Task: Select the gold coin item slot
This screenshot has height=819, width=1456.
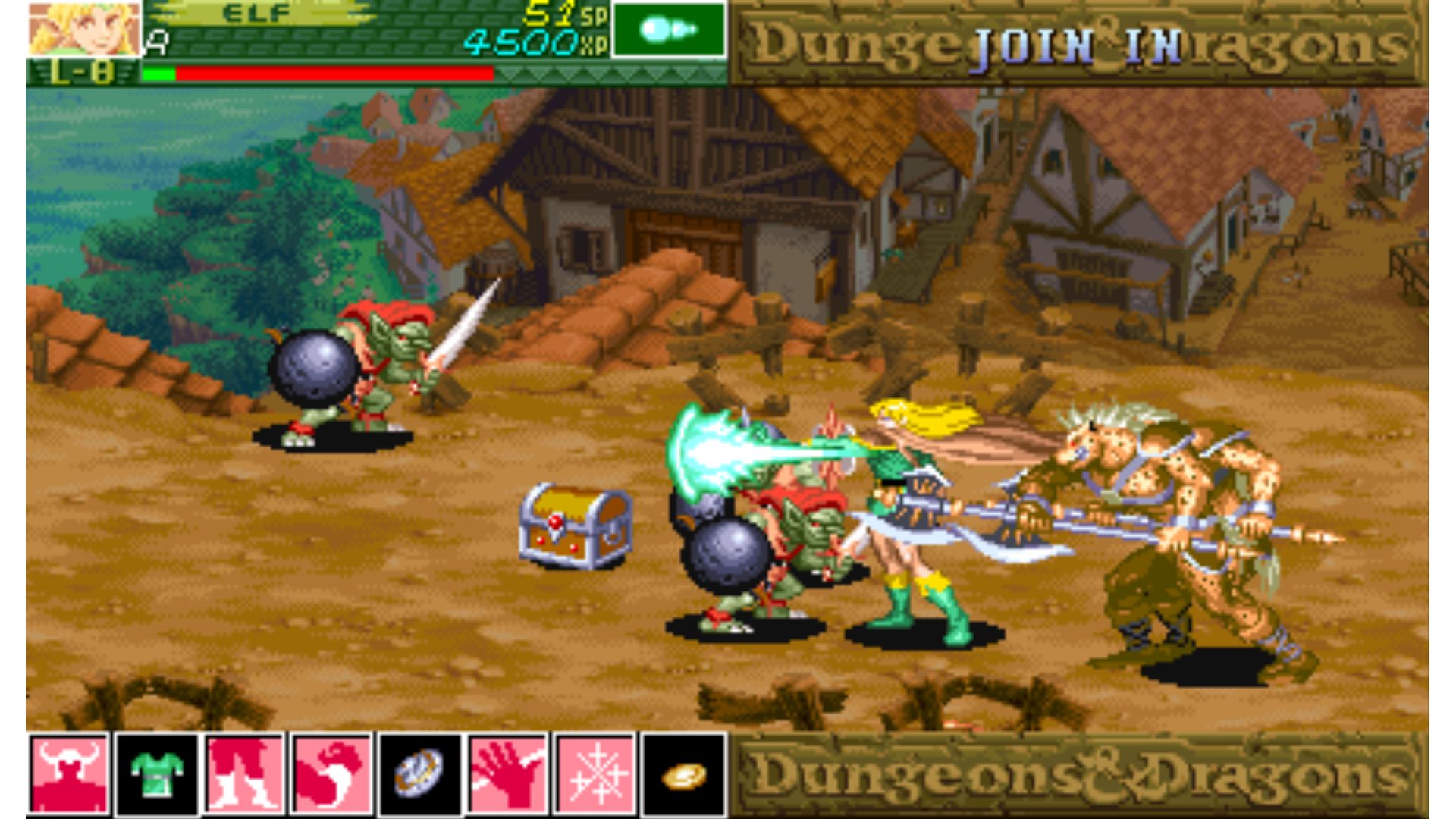Action: click(x=683, y=774)
